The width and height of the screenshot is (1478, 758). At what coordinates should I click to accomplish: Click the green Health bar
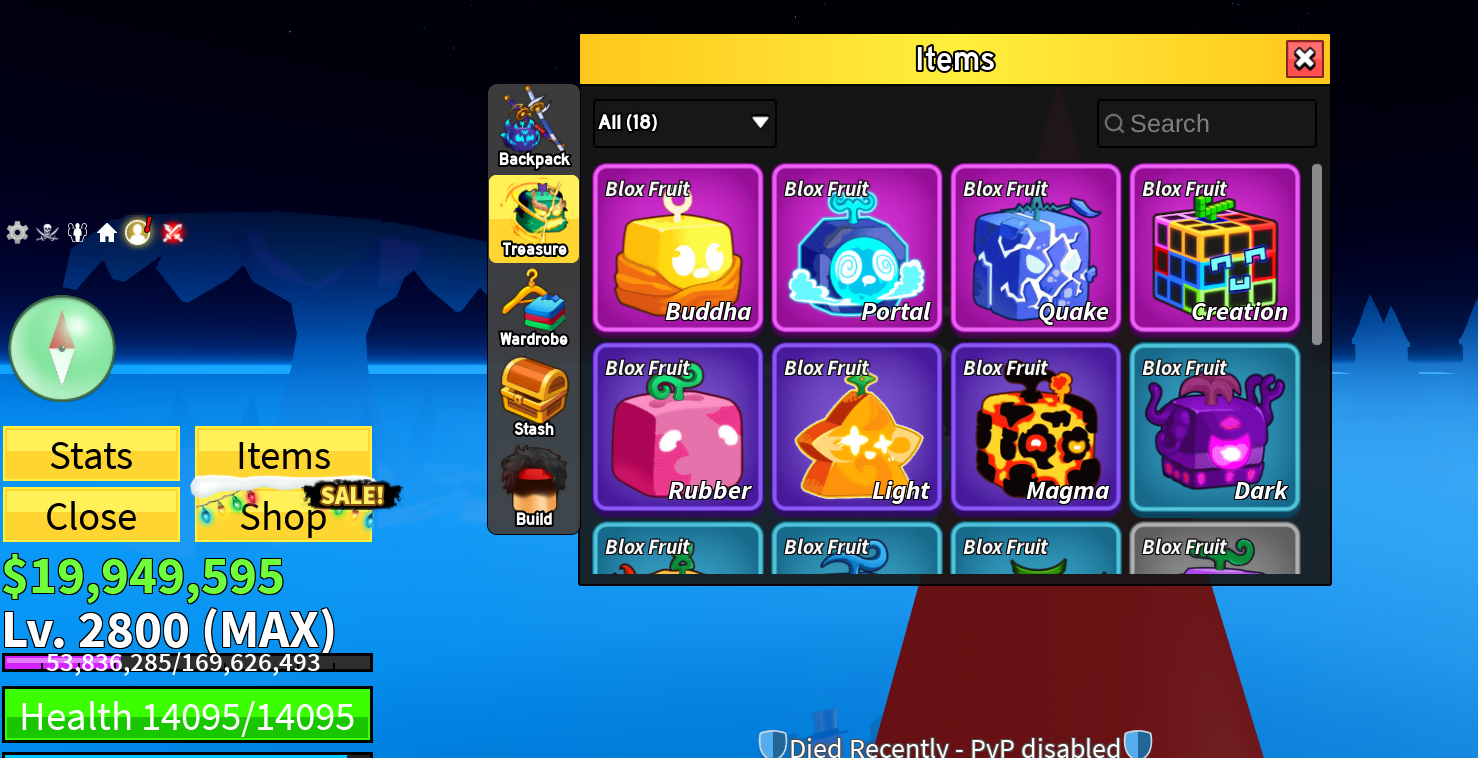click(x=187, y=713)
